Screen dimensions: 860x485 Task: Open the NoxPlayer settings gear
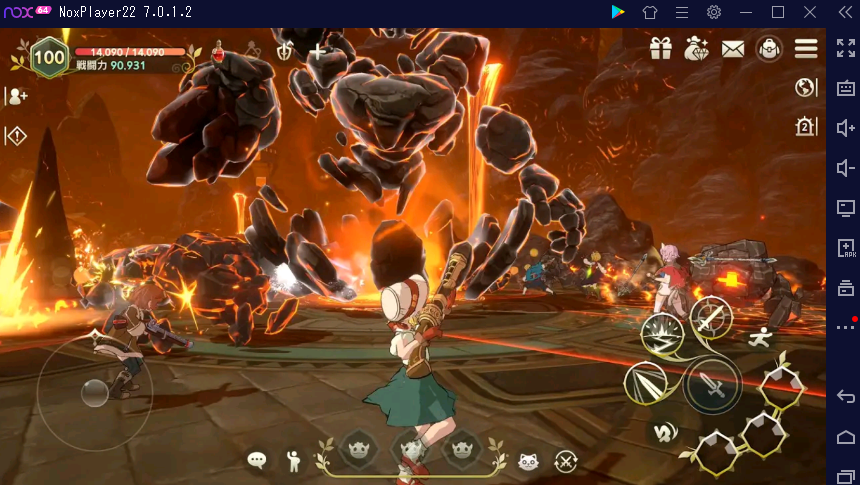pyautogui.click(x=714, y=12)
